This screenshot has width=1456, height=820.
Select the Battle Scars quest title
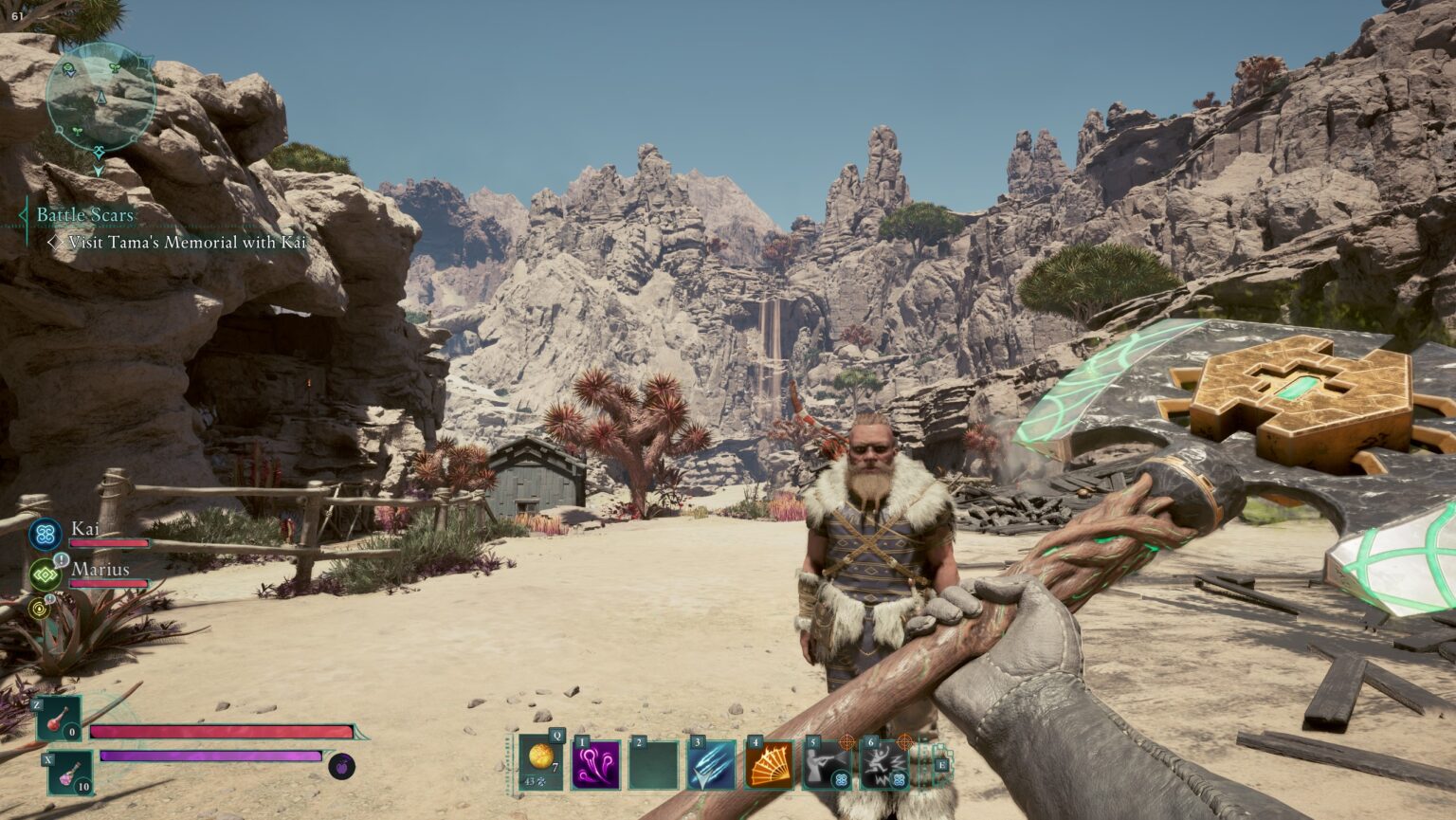[83, 214]
